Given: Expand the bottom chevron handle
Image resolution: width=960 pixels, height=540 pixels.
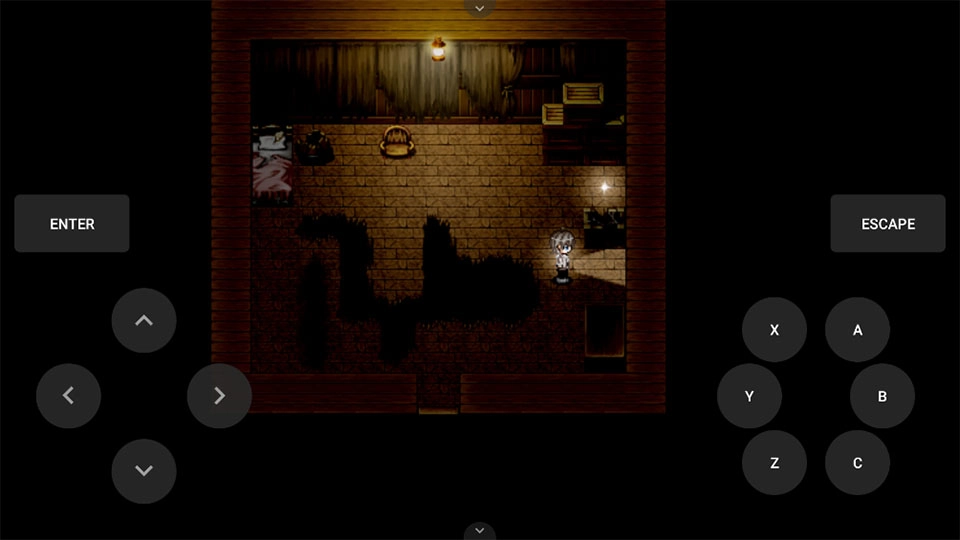Looking at the screenshot, I should [480, 530].
